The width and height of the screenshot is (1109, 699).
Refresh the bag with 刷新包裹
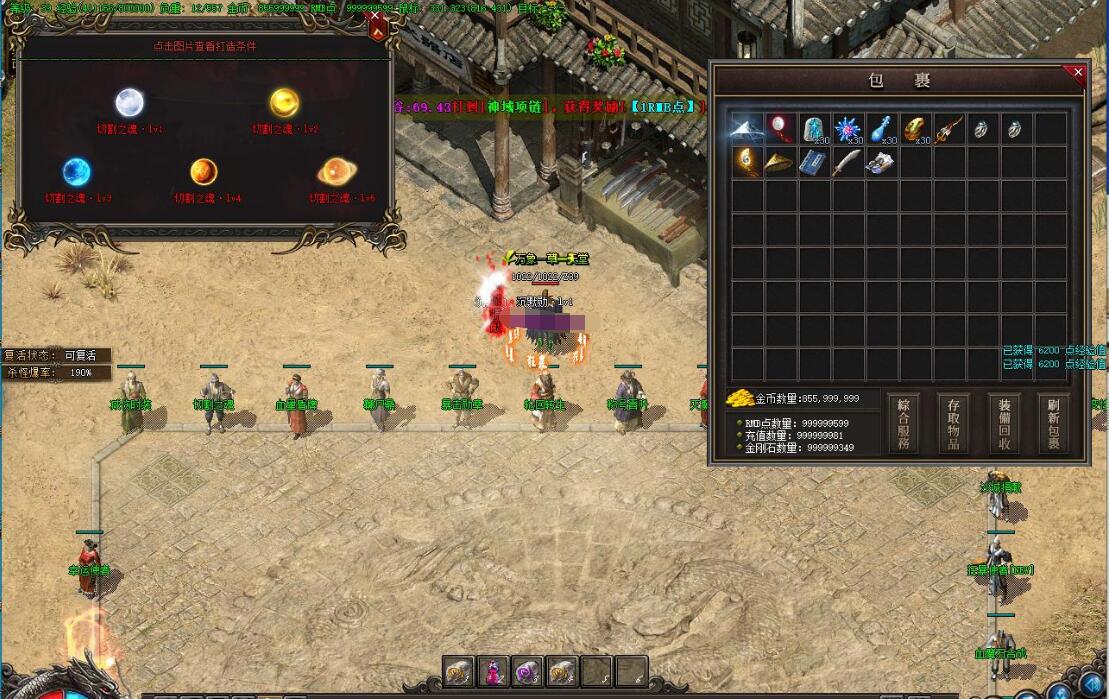(1052, 424)
